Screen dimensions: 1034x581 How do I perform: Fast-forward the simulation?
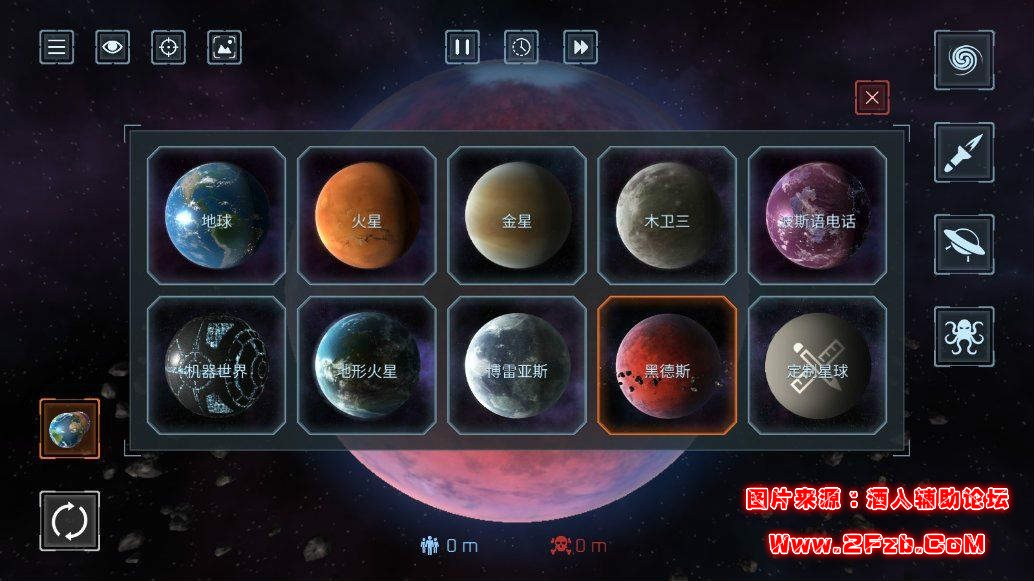(580, 47)
